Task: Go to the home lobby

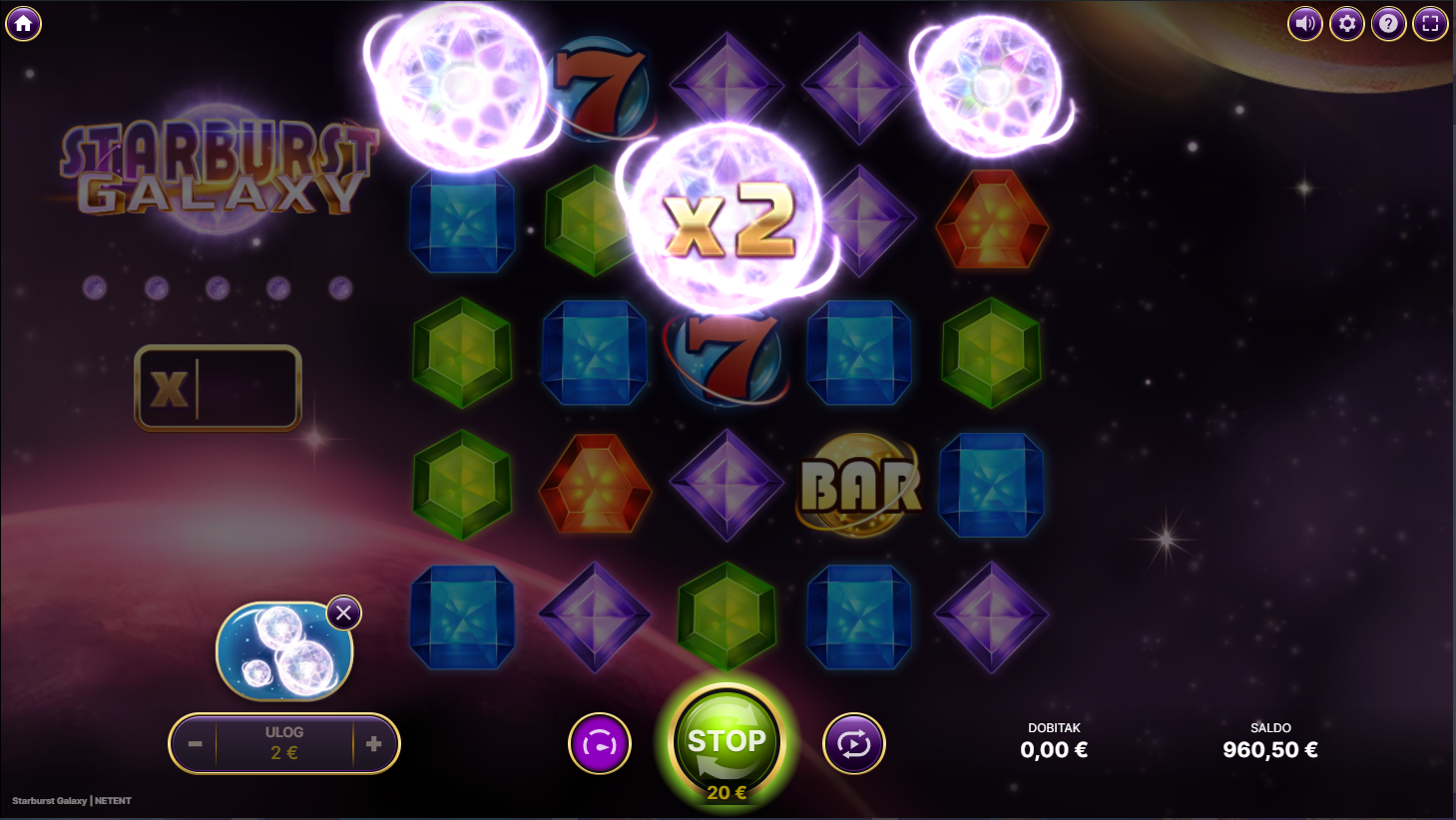Action: point(23,23)
